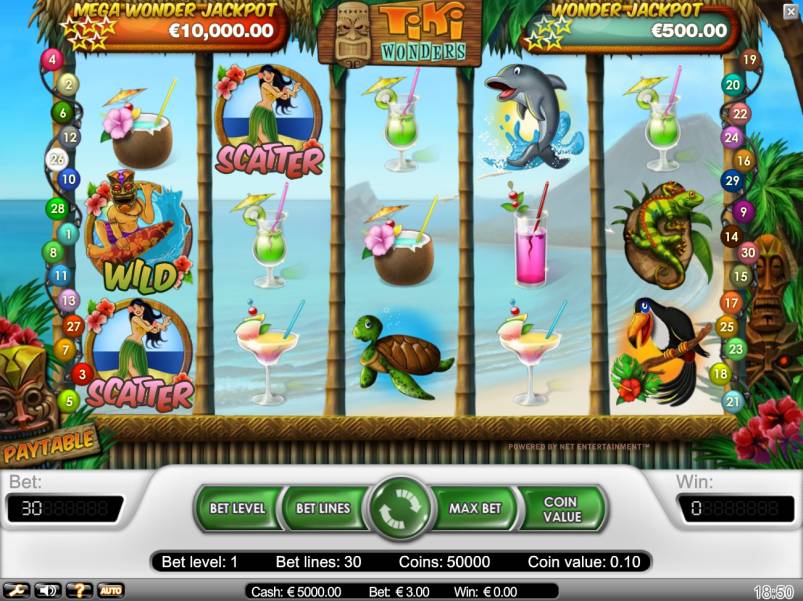Select payline number 29 marker
The width and height of the screenshot is (803, 601).
(x=732, y=181)
